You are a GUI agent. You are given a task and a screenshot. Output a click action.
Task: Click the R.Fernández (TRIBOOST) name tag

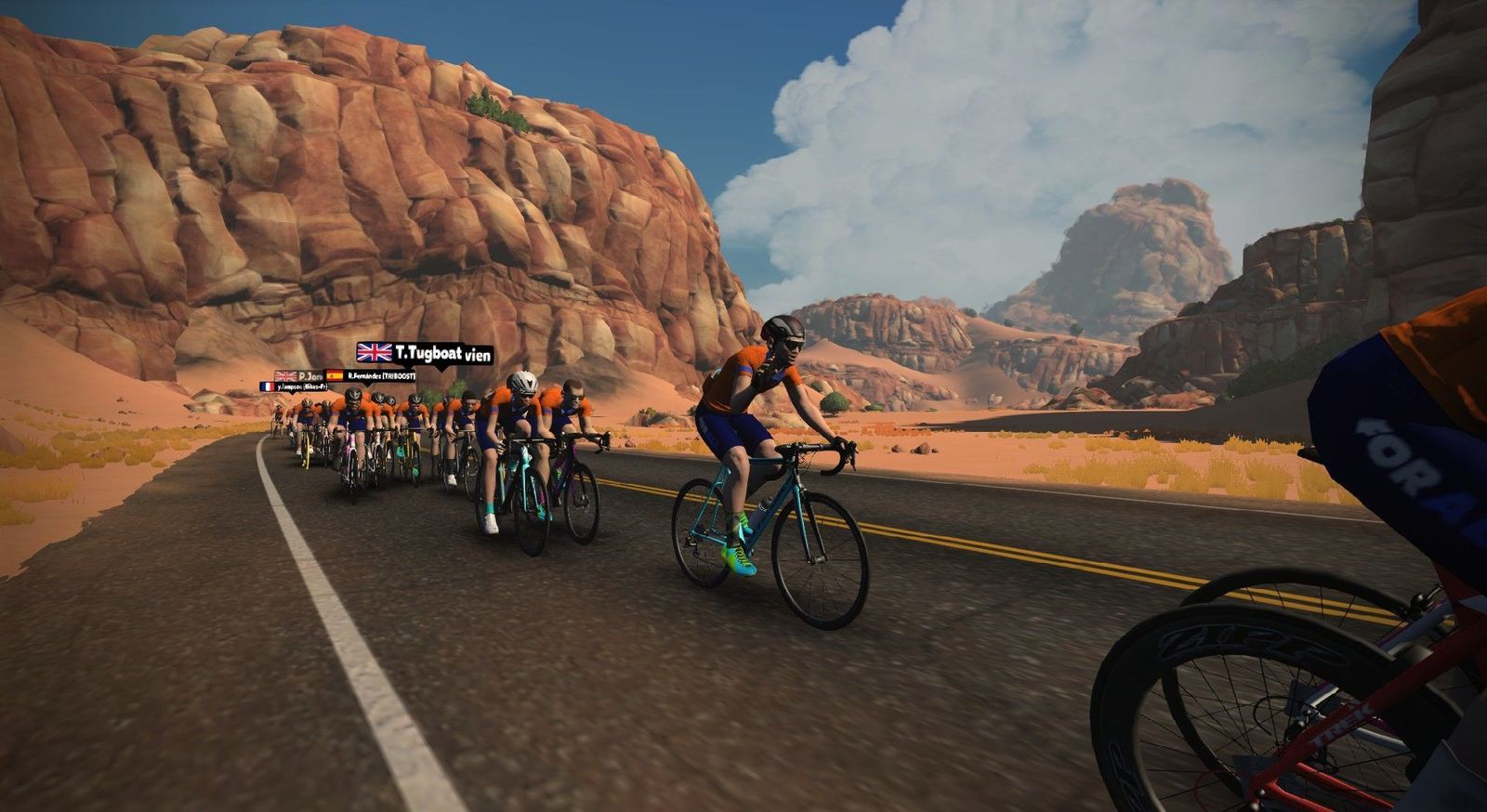(371, 375)
